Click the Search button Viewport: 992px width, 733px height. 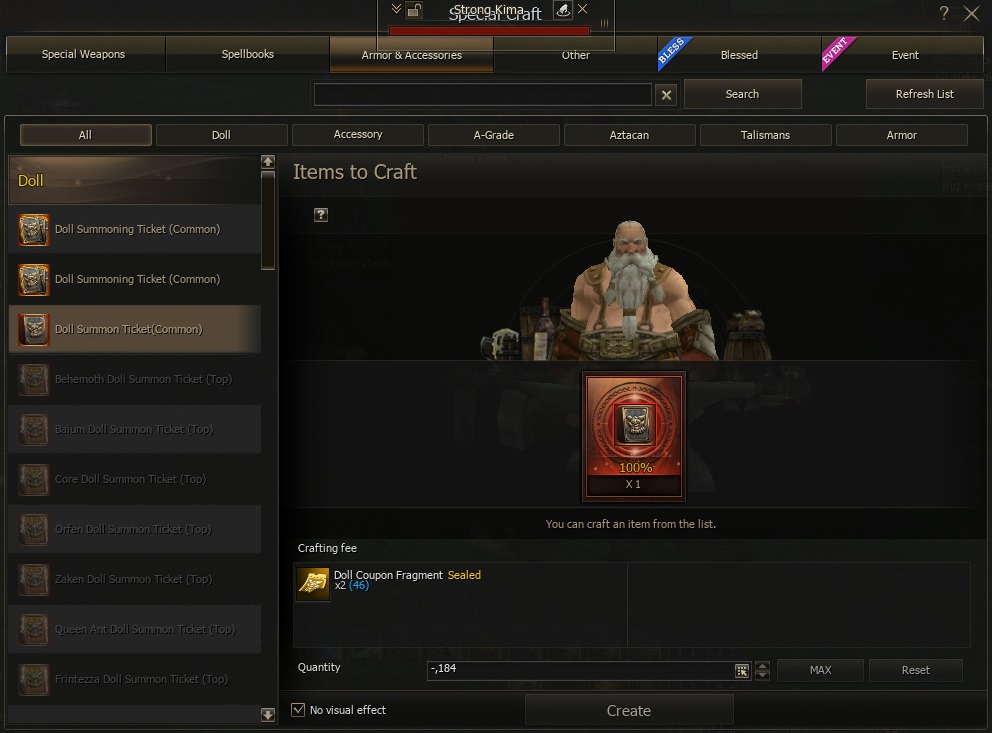tap(742, 94)
